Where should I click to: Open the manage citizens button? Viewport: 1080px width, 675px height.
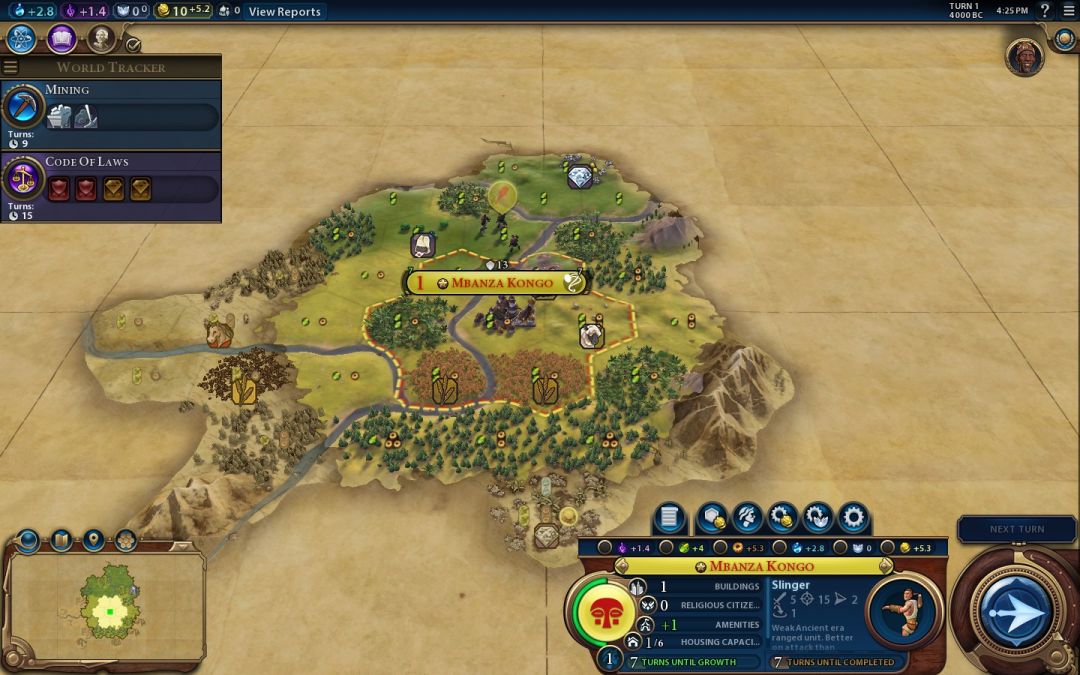tap(745, 518)
